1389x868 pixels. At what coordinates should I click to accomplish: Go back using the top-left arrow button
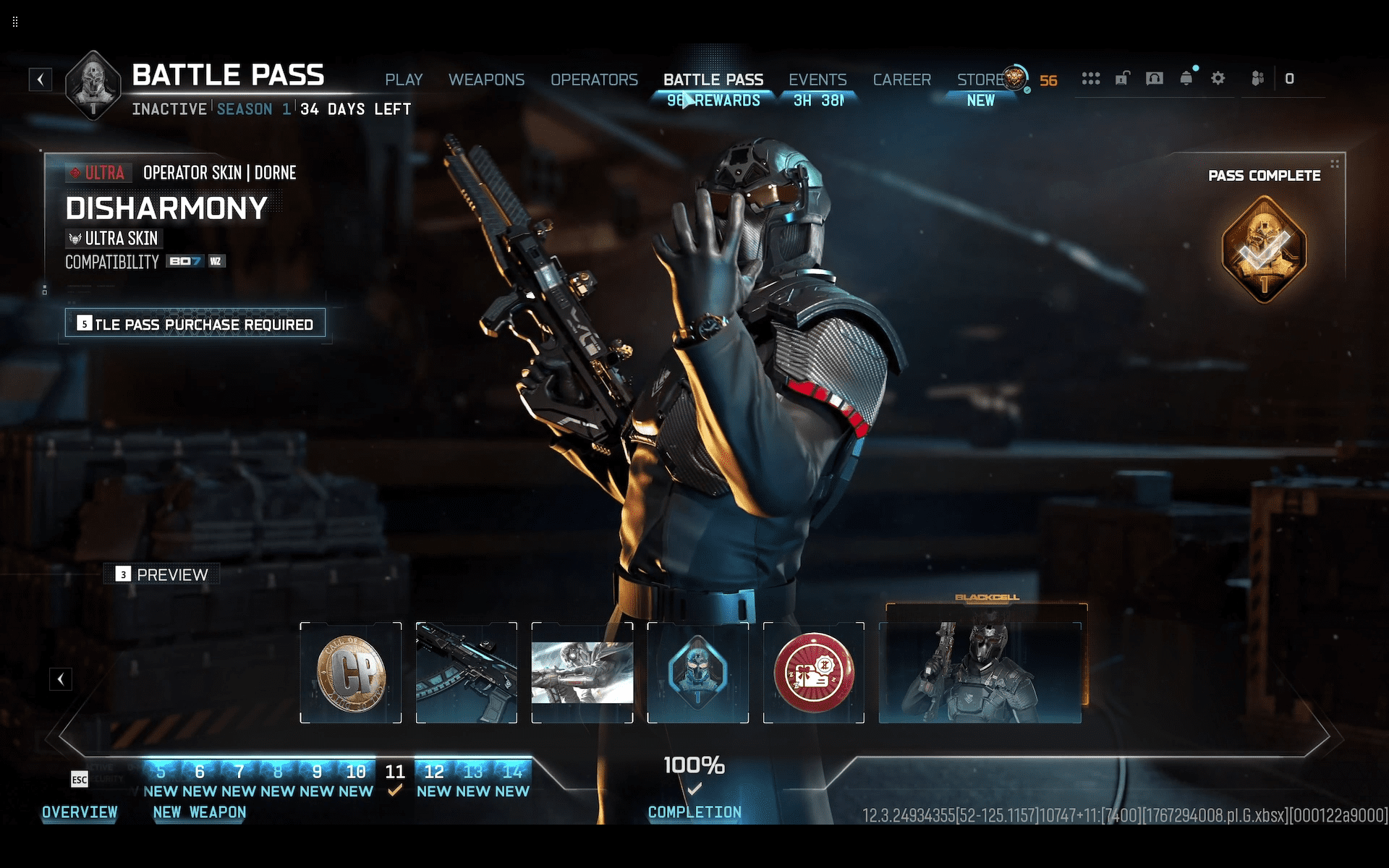[41, 79]
